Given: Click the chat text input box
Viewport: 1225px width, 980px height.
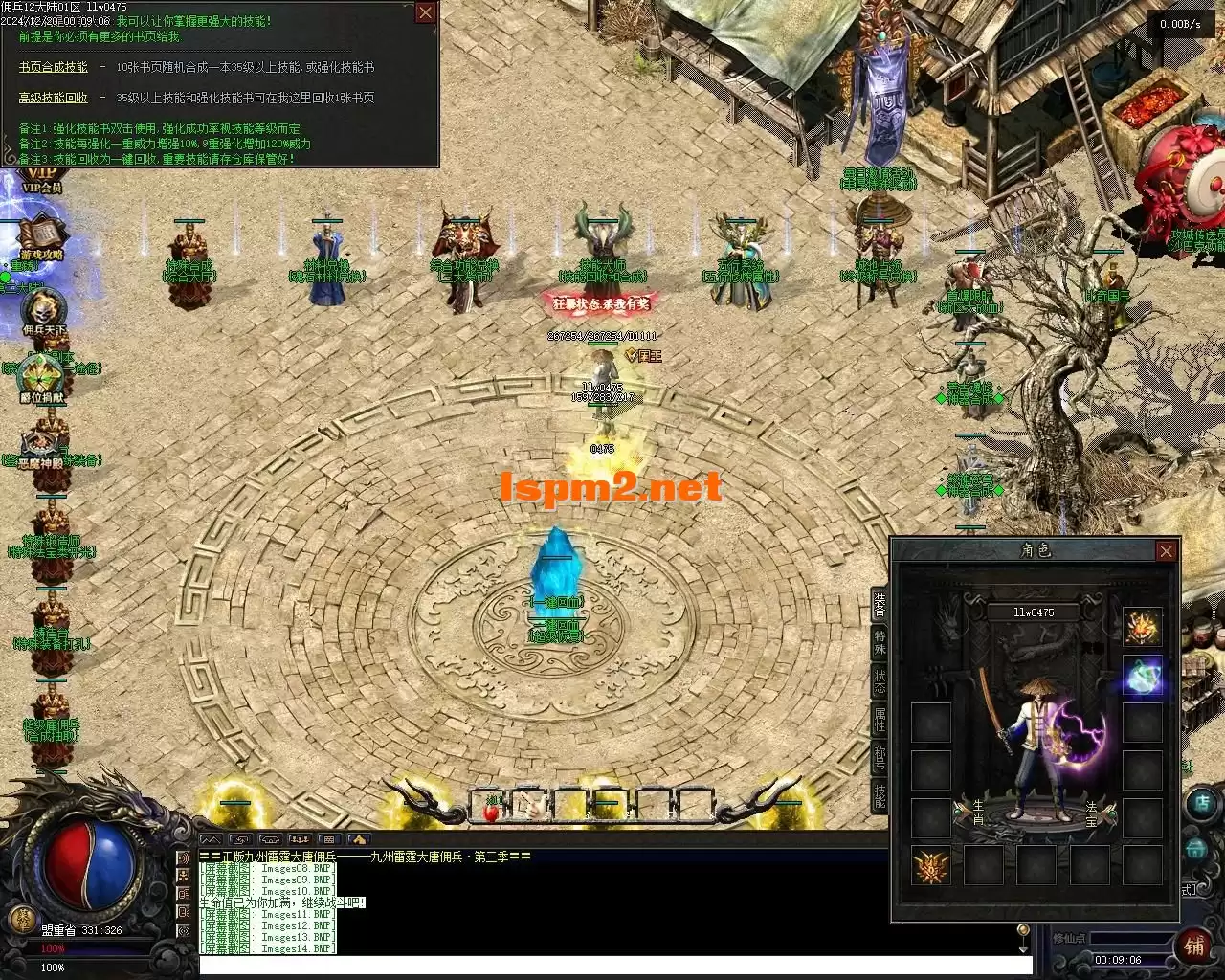Looking at the screenshot, I should coord(612,966).
